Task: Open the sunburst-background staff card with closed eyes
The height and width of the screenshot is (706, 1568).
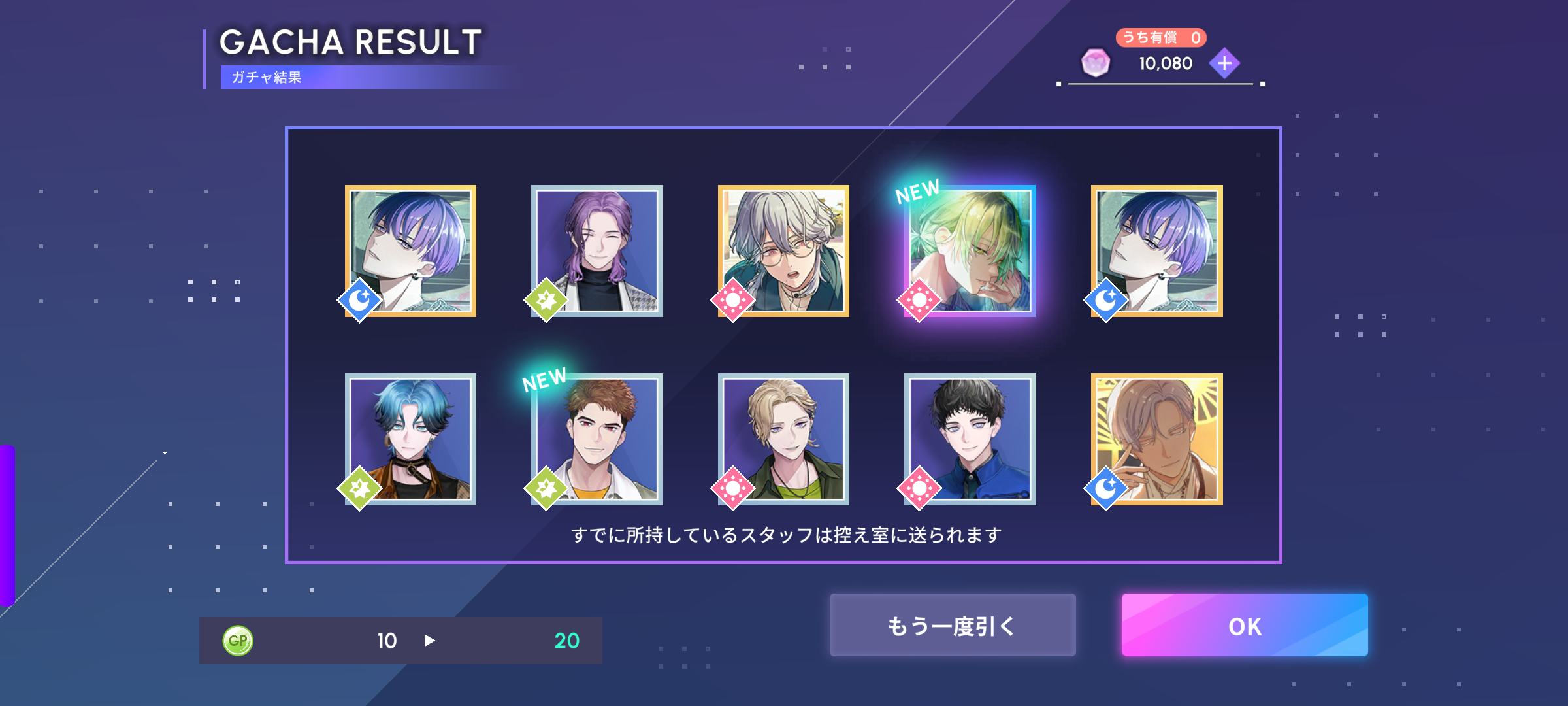Action: click(x=1156, y=439)
